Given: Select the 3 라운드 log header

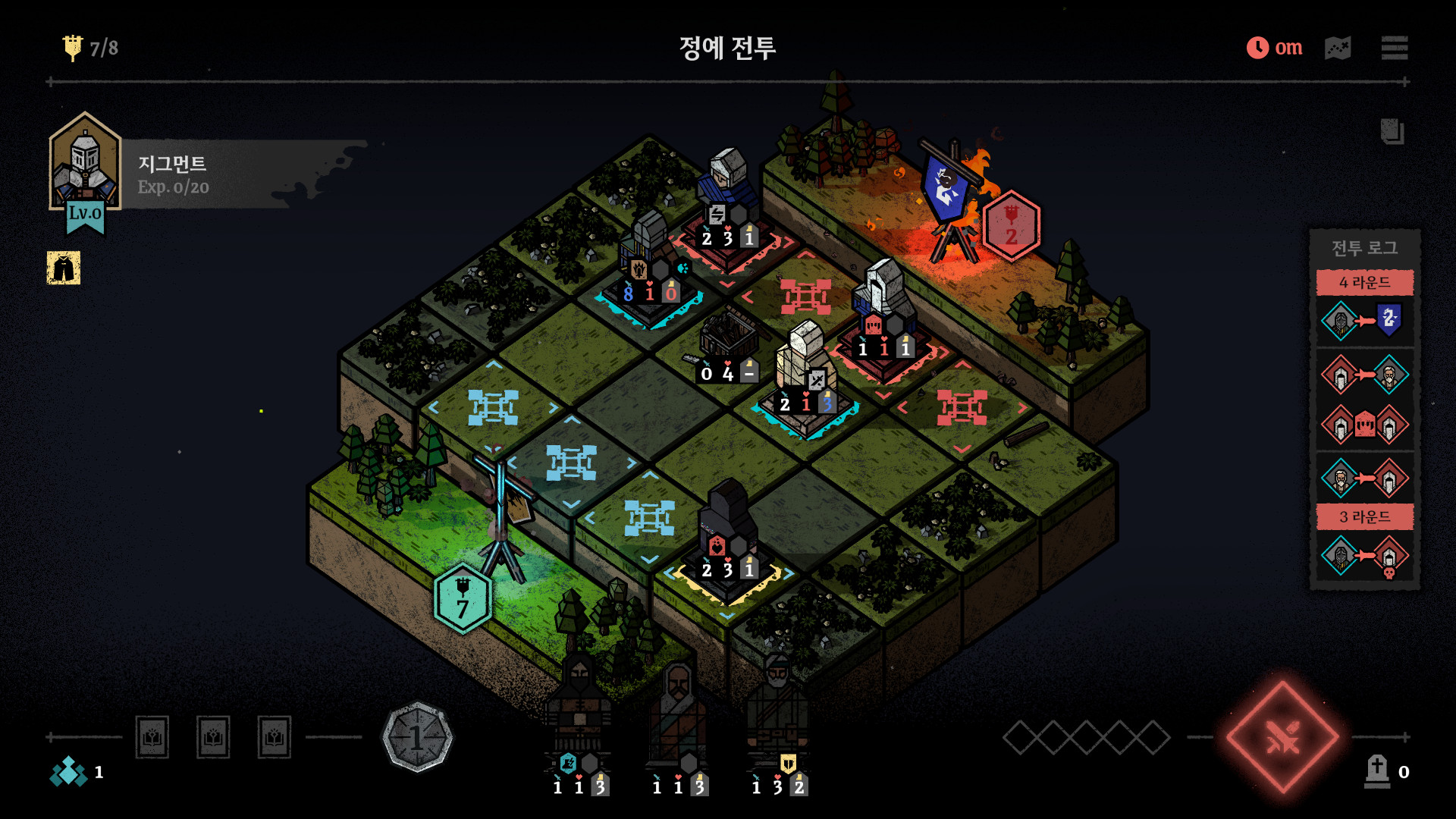Looking at the screenshot, I should [1364, 517].
